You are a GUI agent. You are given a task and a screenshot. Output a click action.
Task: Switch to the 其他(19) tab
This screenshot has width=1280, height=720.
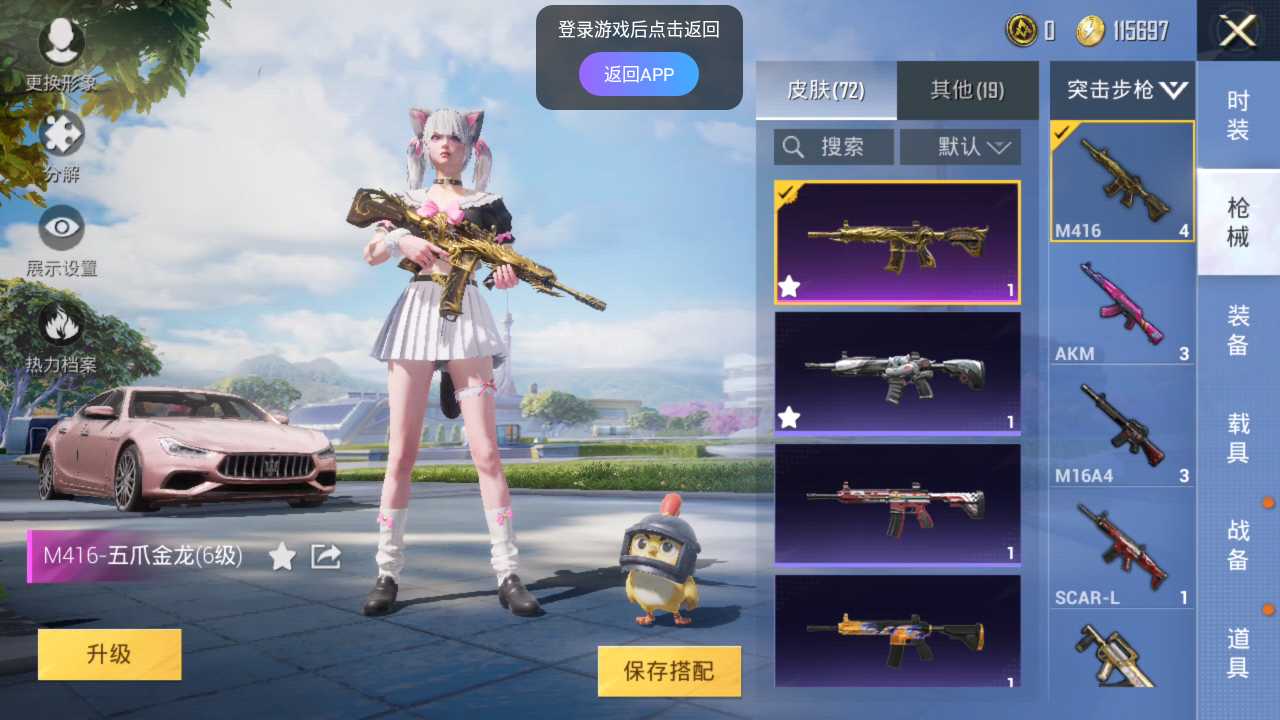pyautogui.click(x=966, y=90)
